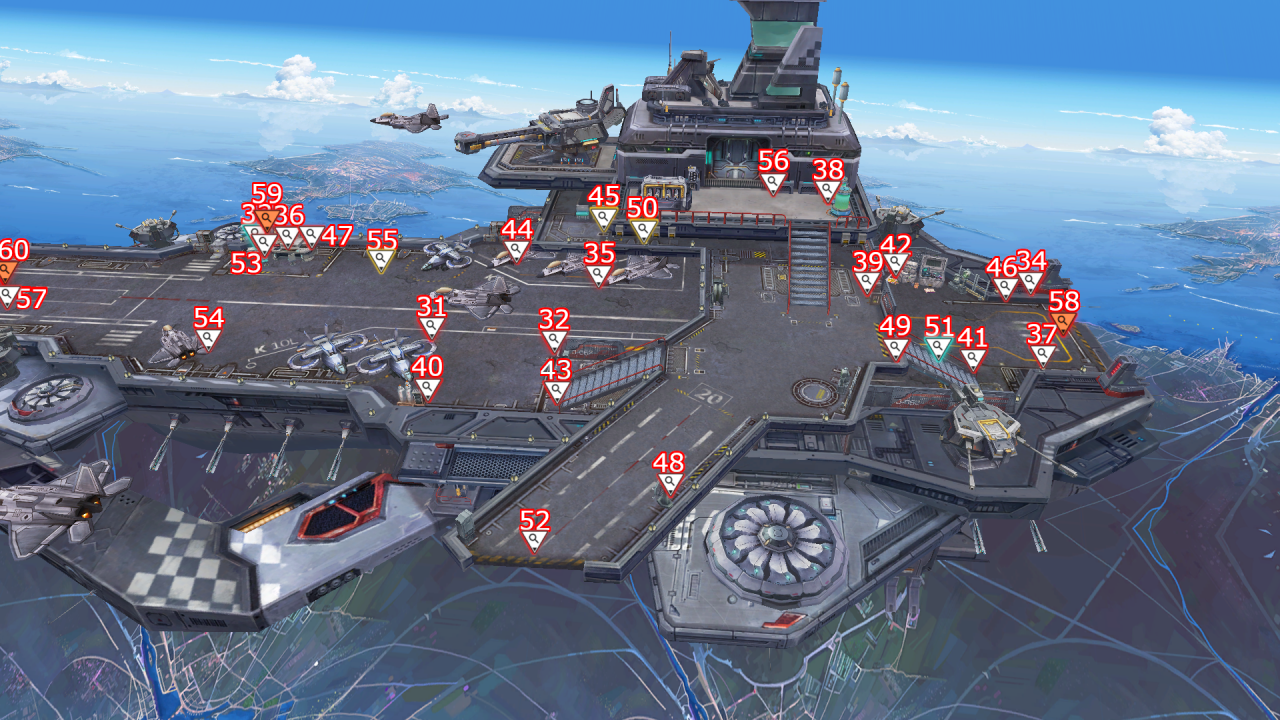Open the yellow marker numbered 45
The width and height of the screenshot is (1280, 720).
pos(603,217)
